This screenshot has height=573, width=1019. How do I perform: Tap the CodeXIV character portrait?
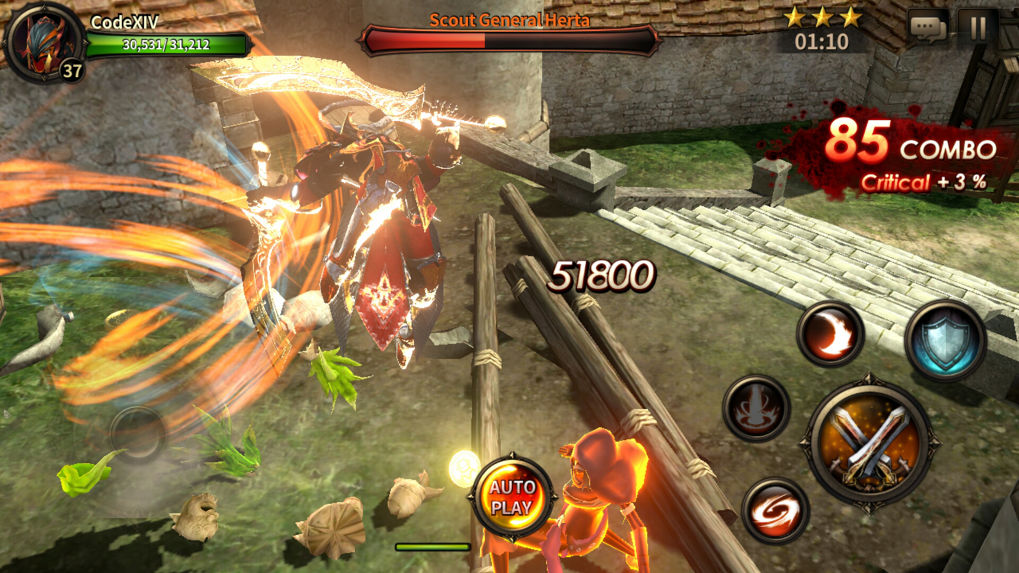click(x=42, y=40)
